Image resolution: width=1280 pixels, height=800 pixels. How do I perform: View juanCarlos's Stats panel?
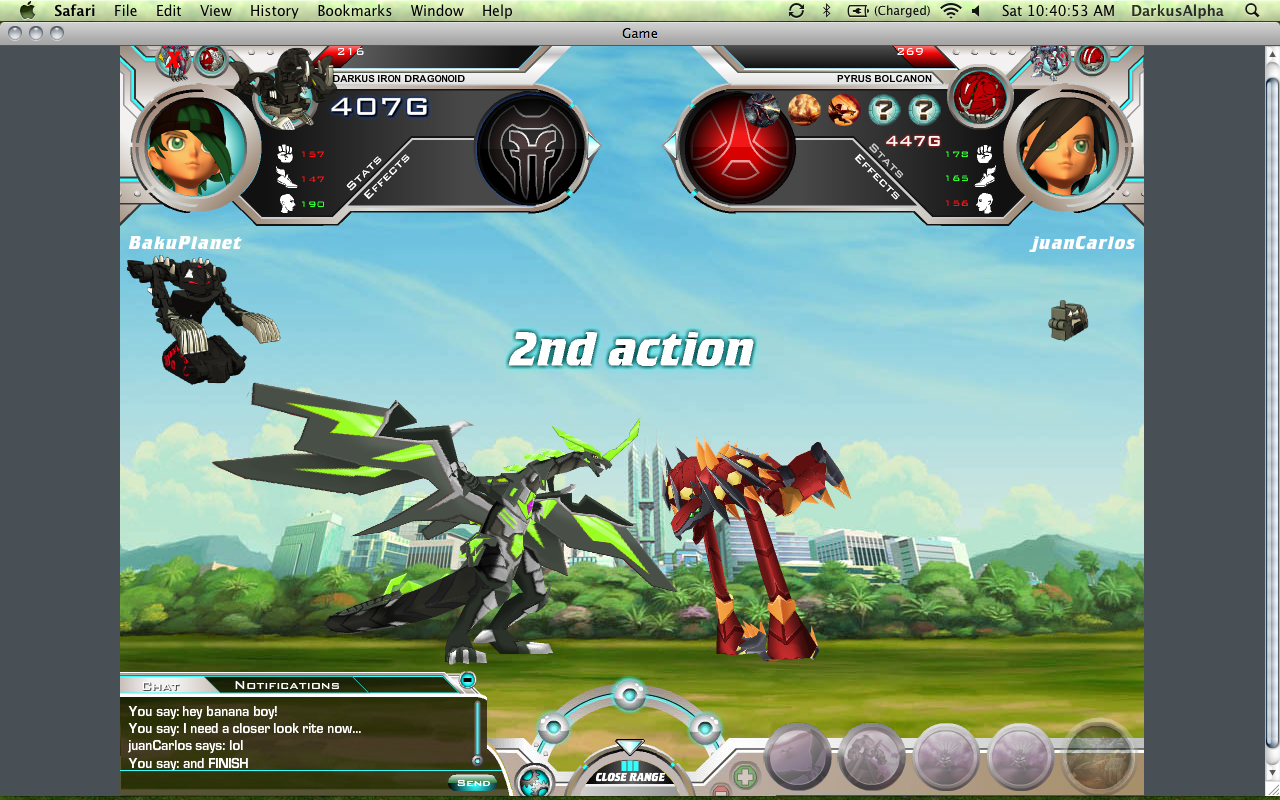(886, 160)
